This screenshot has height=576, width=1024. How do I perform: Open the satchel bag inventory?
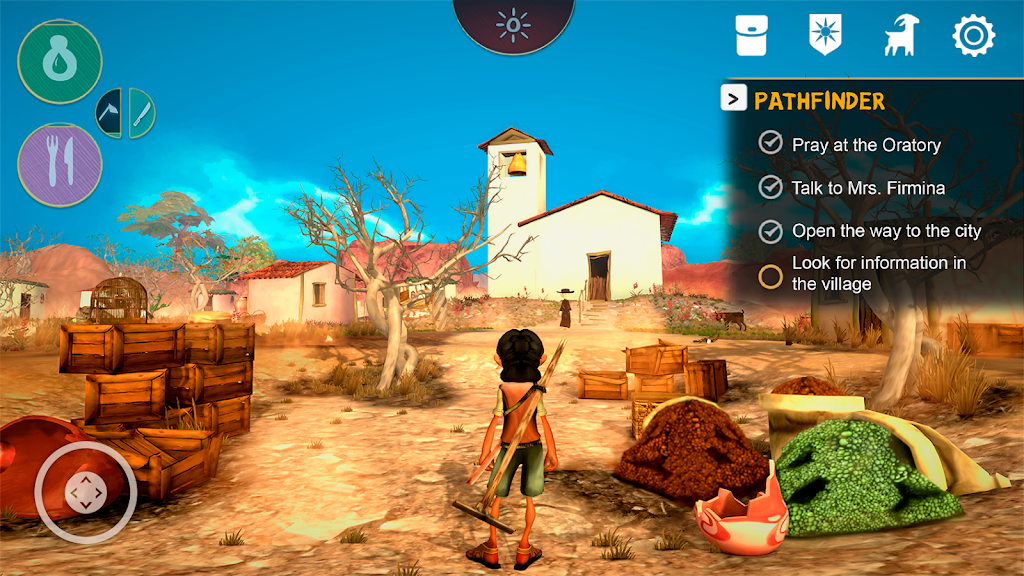click(x=752, y=35)
